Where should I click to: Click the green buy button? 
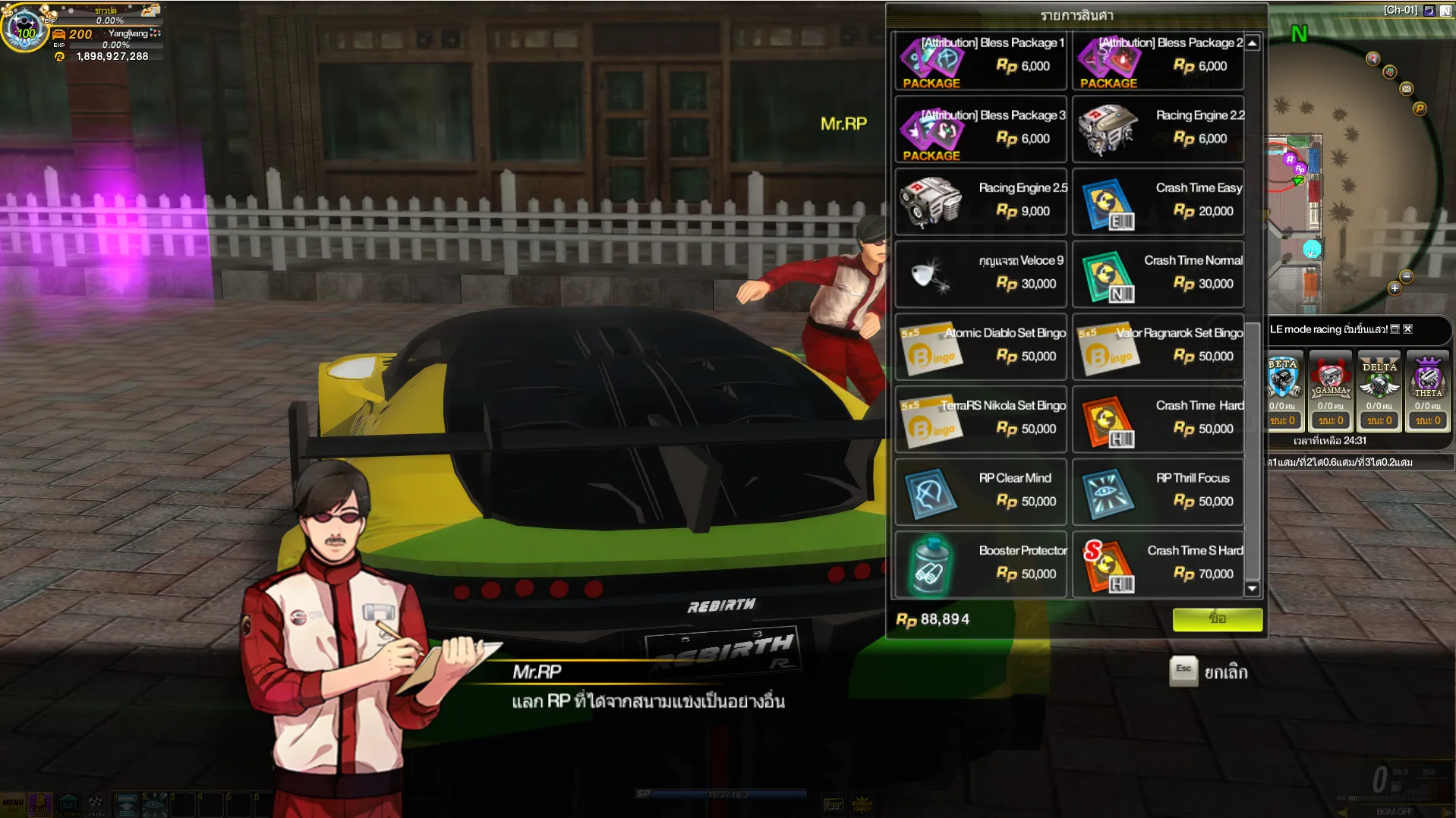click(x=1217, y=619)
